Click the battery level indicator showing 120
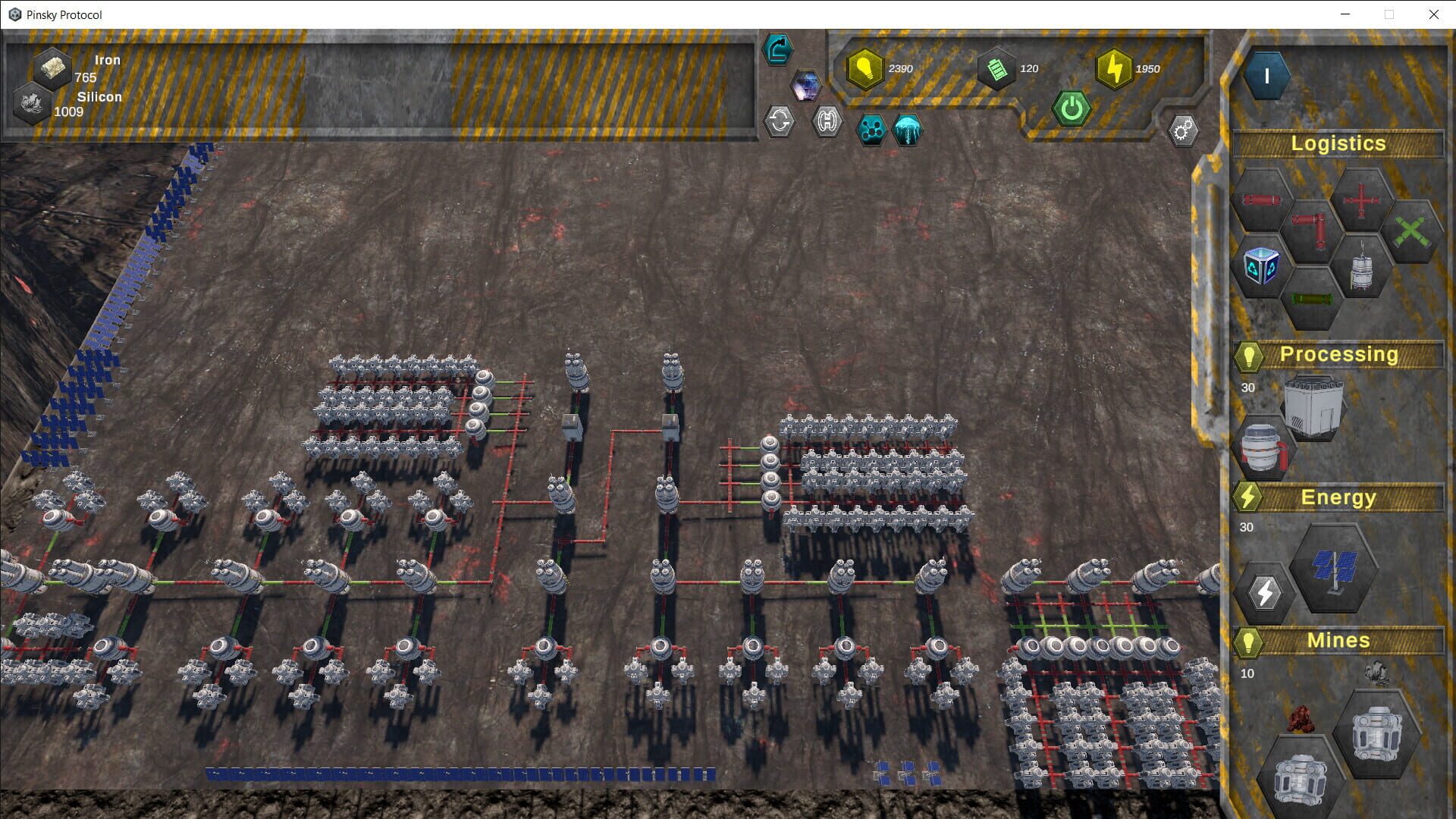Image resolution: width=1456 pixels, height=819 pixels. pos(997,68)
